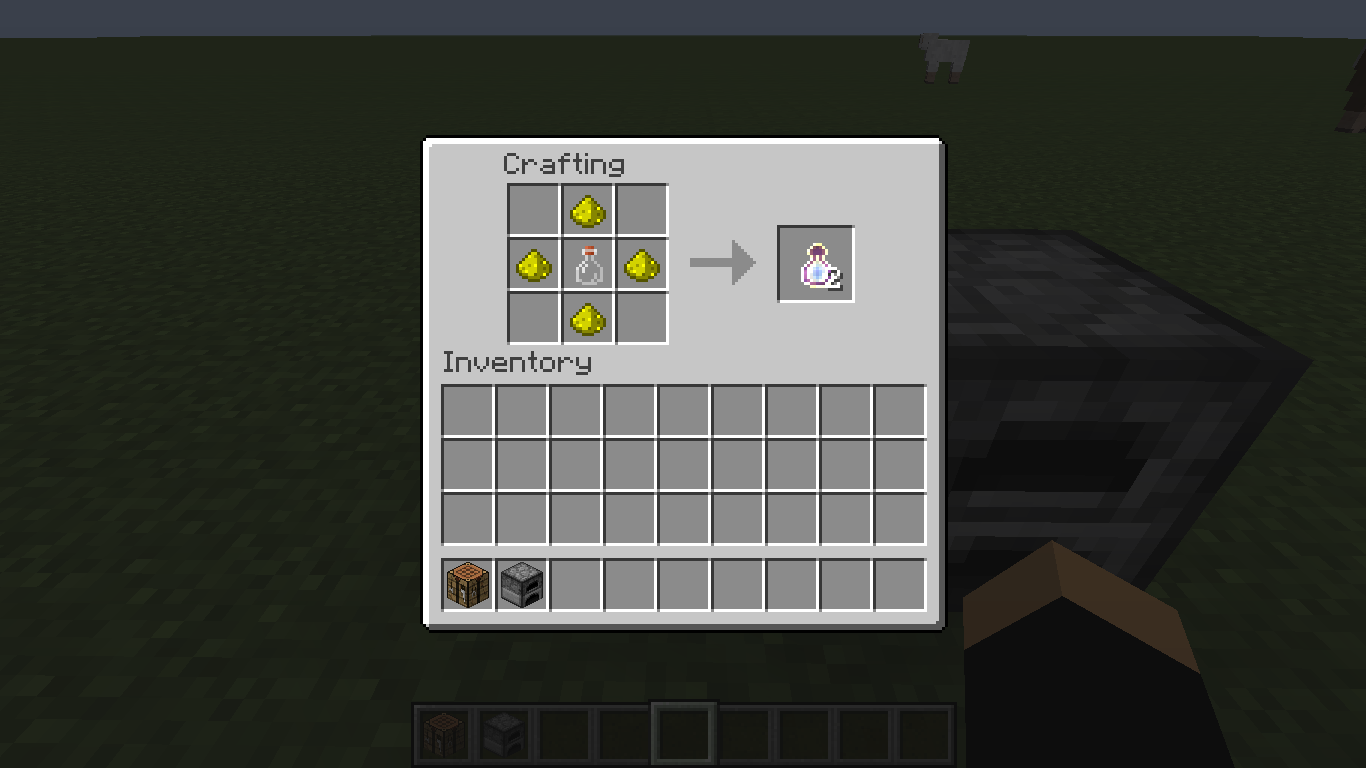This screenshot has height=768, width=1366.
Task: Click the empty bottom-right crafting grid slot
Action: click(642, 318)
